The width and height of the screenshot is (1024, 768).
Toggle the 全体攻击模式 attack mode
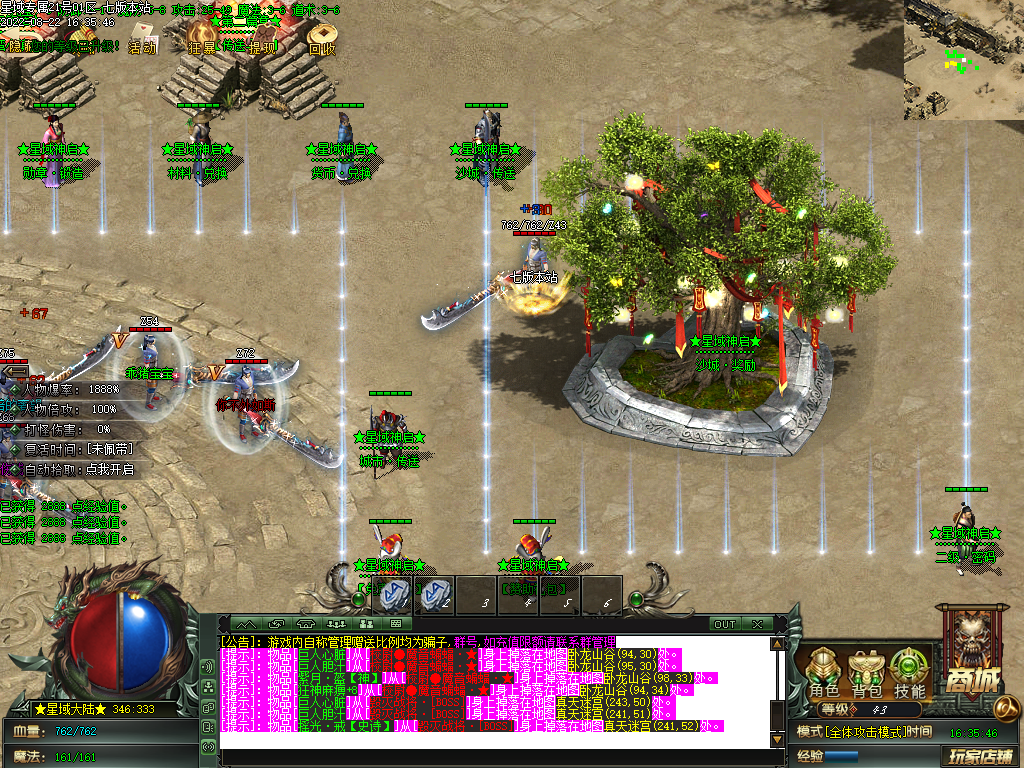pos(850,732)
